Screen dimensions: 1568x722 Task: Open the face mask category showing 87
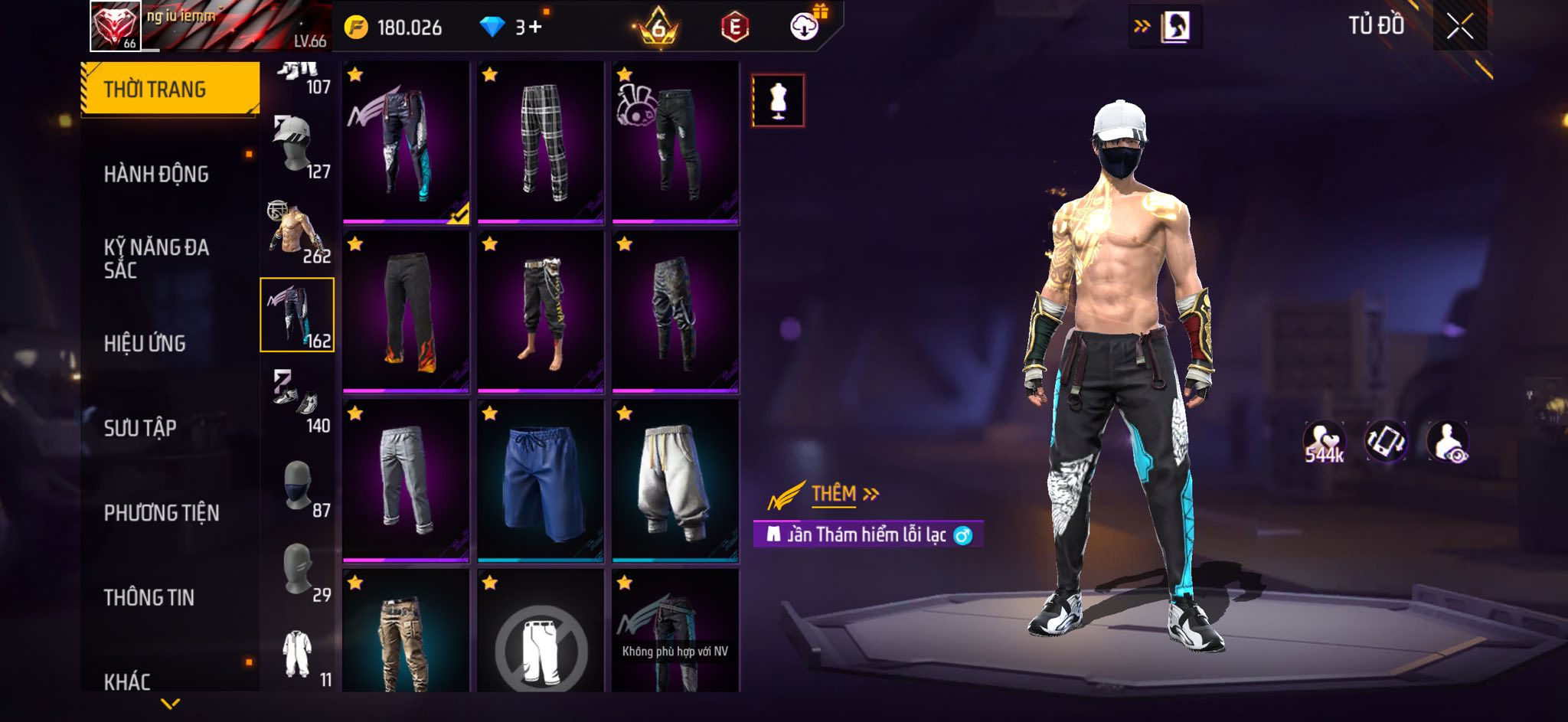[297, 485]
